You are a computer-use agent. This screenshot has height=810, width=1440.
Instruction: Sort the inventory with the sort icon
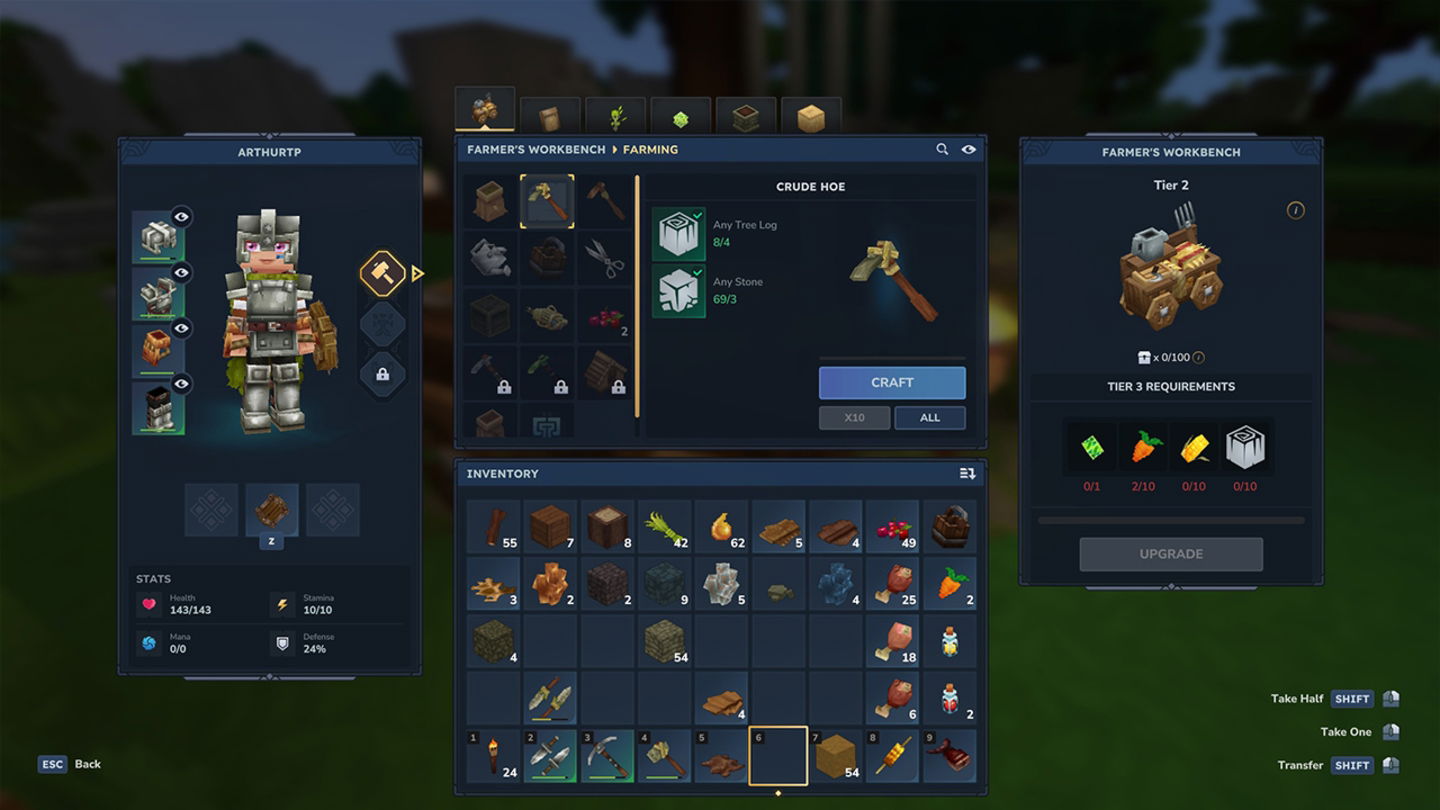(967, 473)
